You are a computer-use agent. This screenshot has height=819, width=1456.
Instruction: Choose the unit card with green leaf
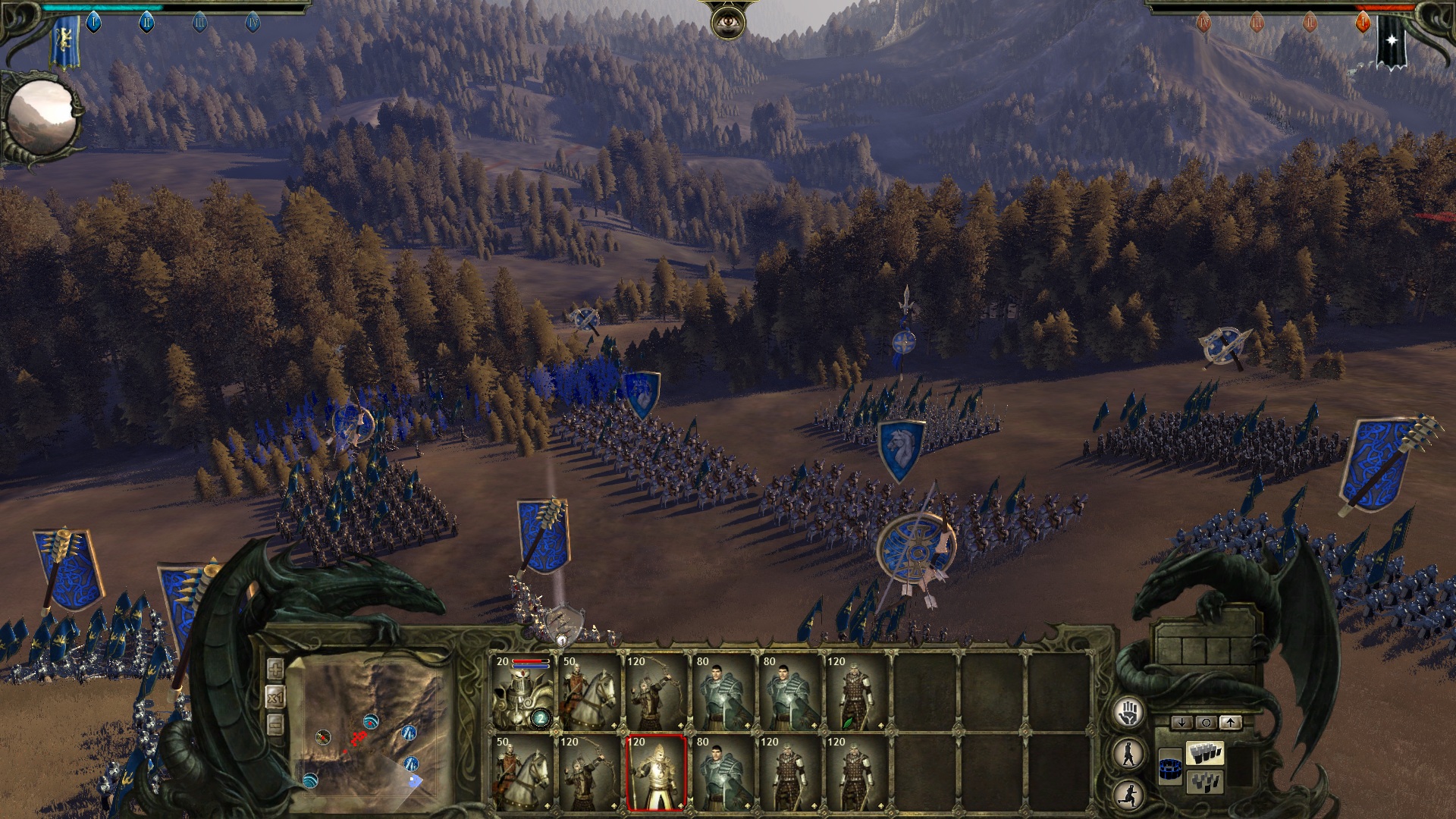coord(856,693)
